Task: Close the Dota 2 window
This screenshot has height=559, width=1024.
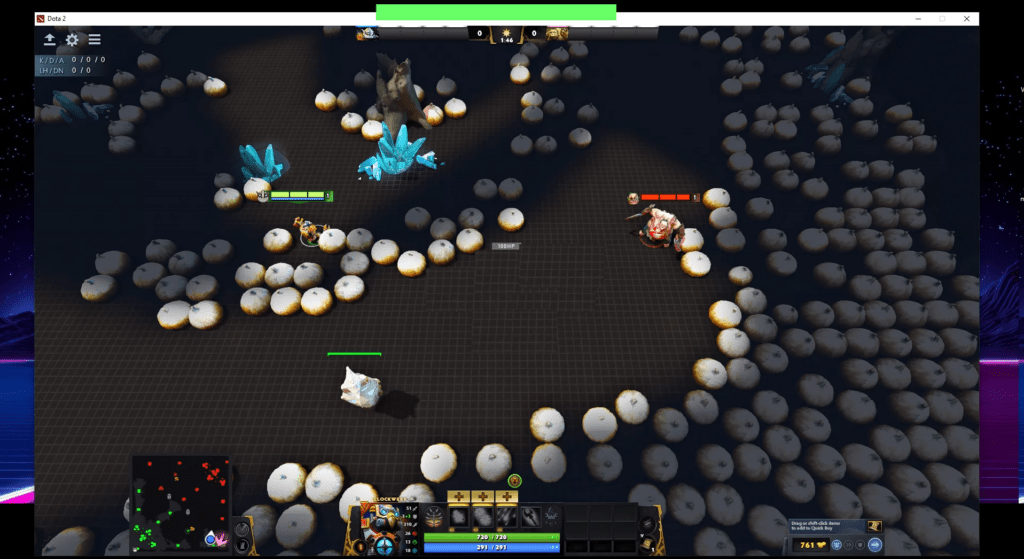Action: [966, 18]
